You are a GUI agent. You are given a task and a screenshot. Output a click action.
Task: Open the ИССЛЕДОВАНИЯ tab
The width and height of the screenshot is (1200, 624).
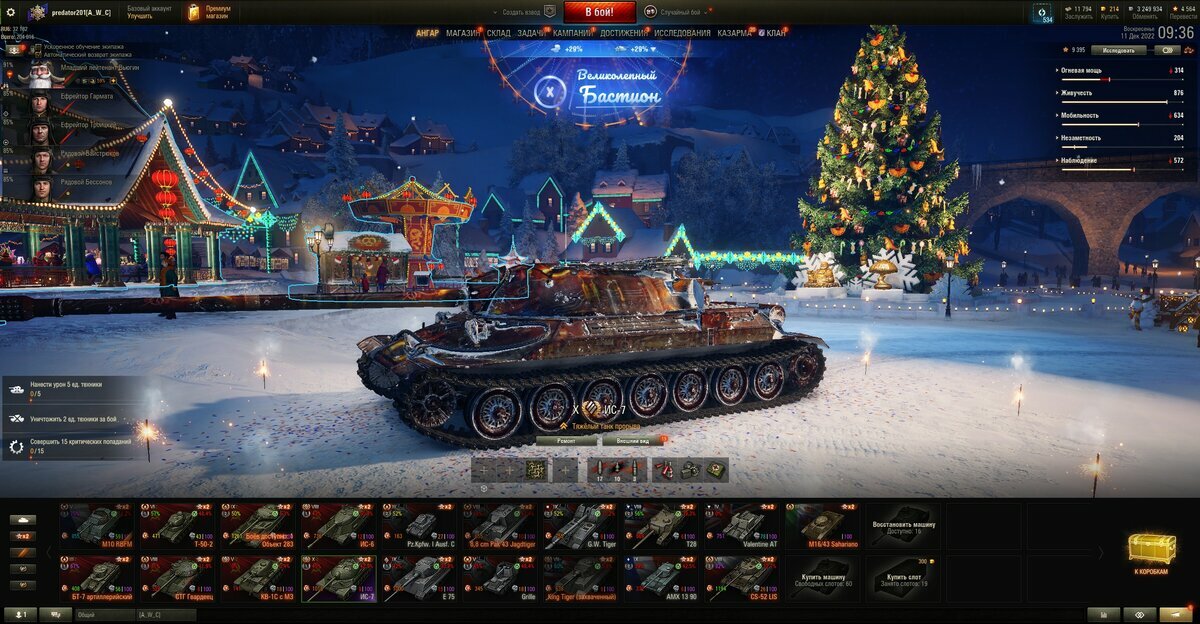pyautogui.click(x=682, y=33)
